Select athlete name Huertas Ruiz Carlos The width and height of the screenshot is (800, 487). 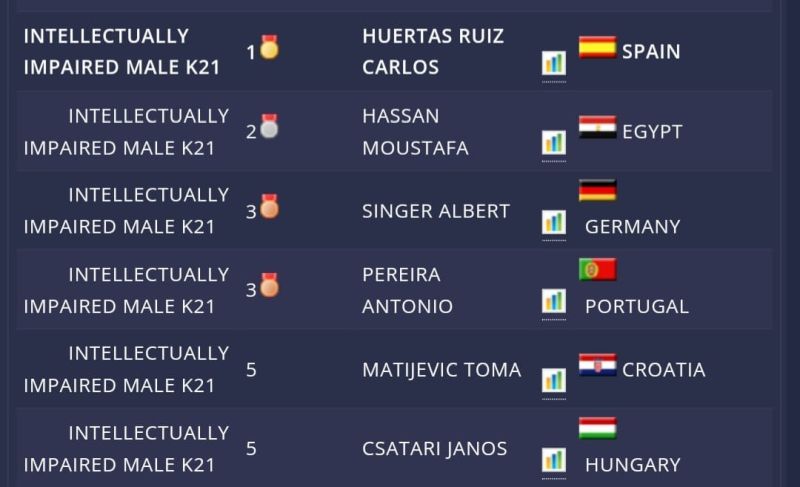point(433,52)
